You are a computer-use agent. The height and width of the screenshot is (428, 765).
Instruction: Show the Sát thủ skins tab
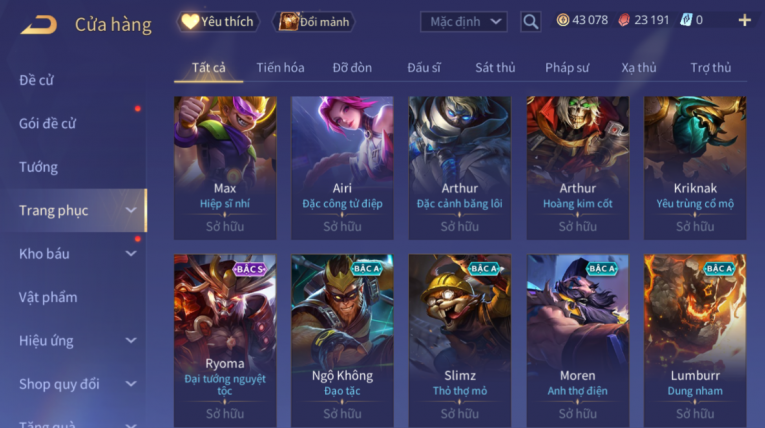(x=495, y=68)
